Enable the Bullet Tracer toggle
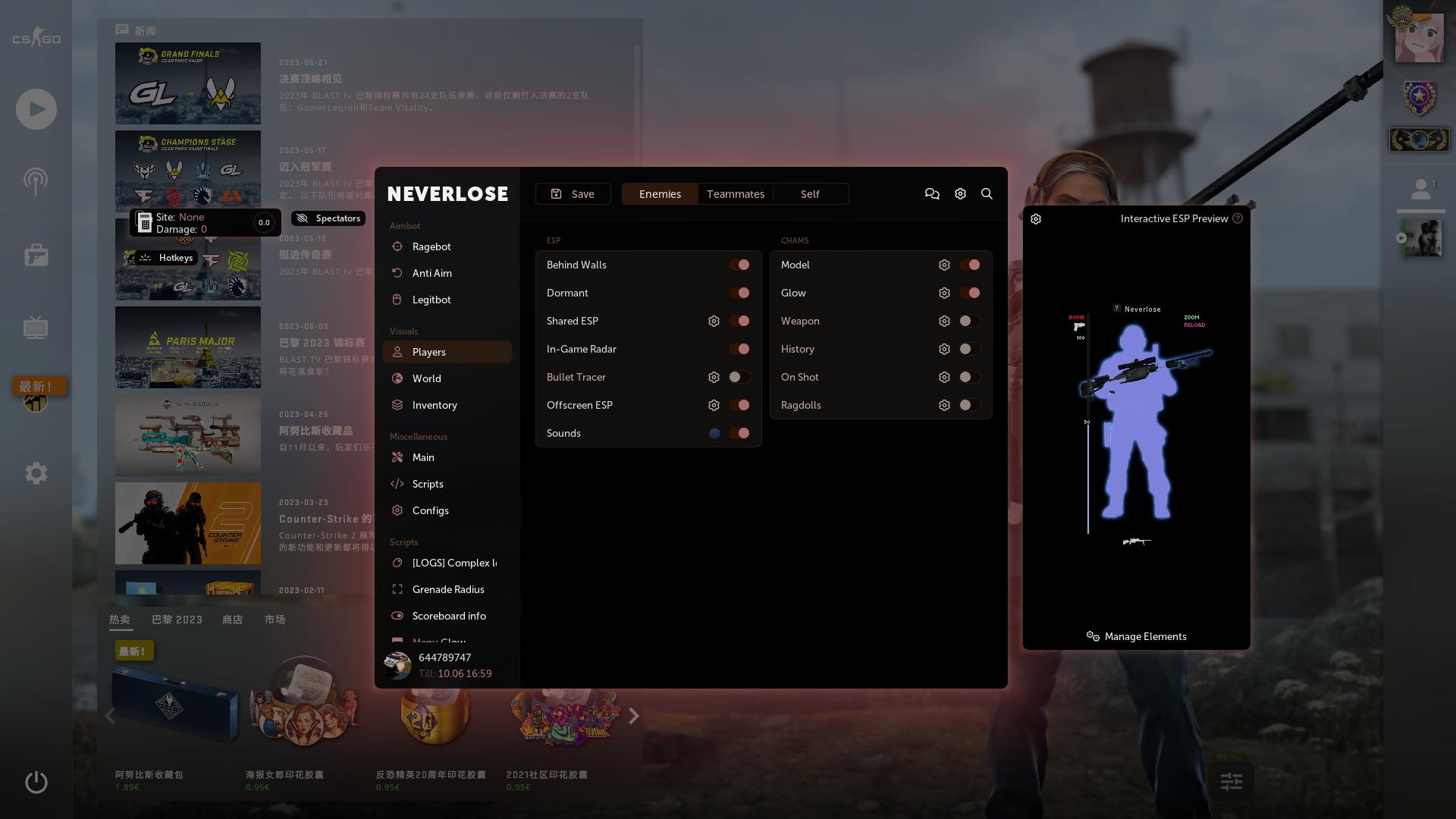 739,377
